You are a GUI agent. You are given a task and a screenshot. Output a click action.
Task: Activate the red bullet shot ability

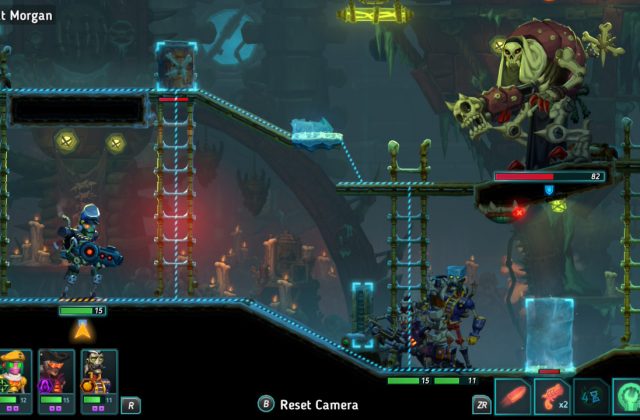click(513, 396)
